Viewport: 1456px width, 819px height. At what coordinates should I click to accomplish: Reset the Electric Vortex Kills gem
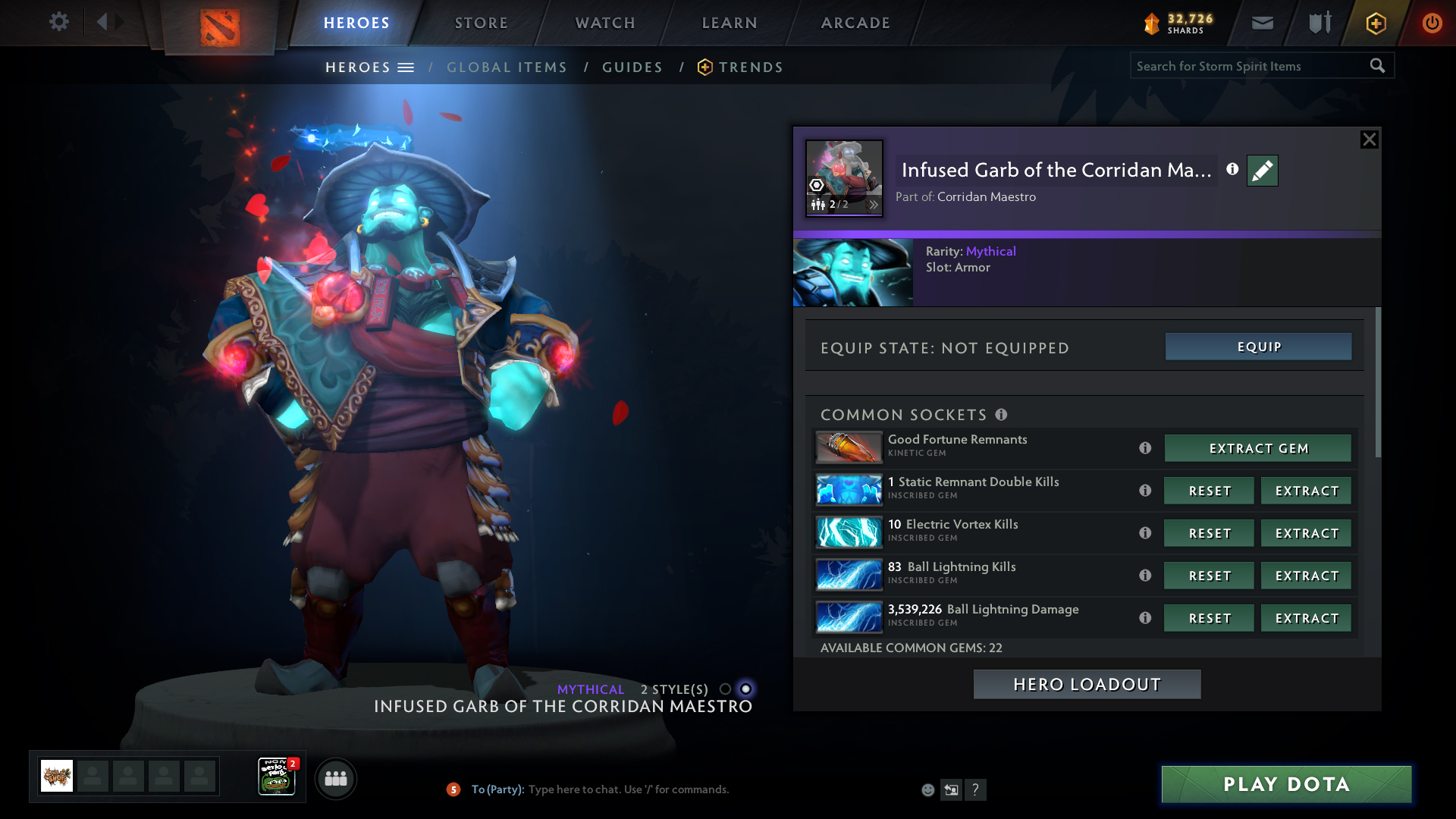tap(1210, 534)
